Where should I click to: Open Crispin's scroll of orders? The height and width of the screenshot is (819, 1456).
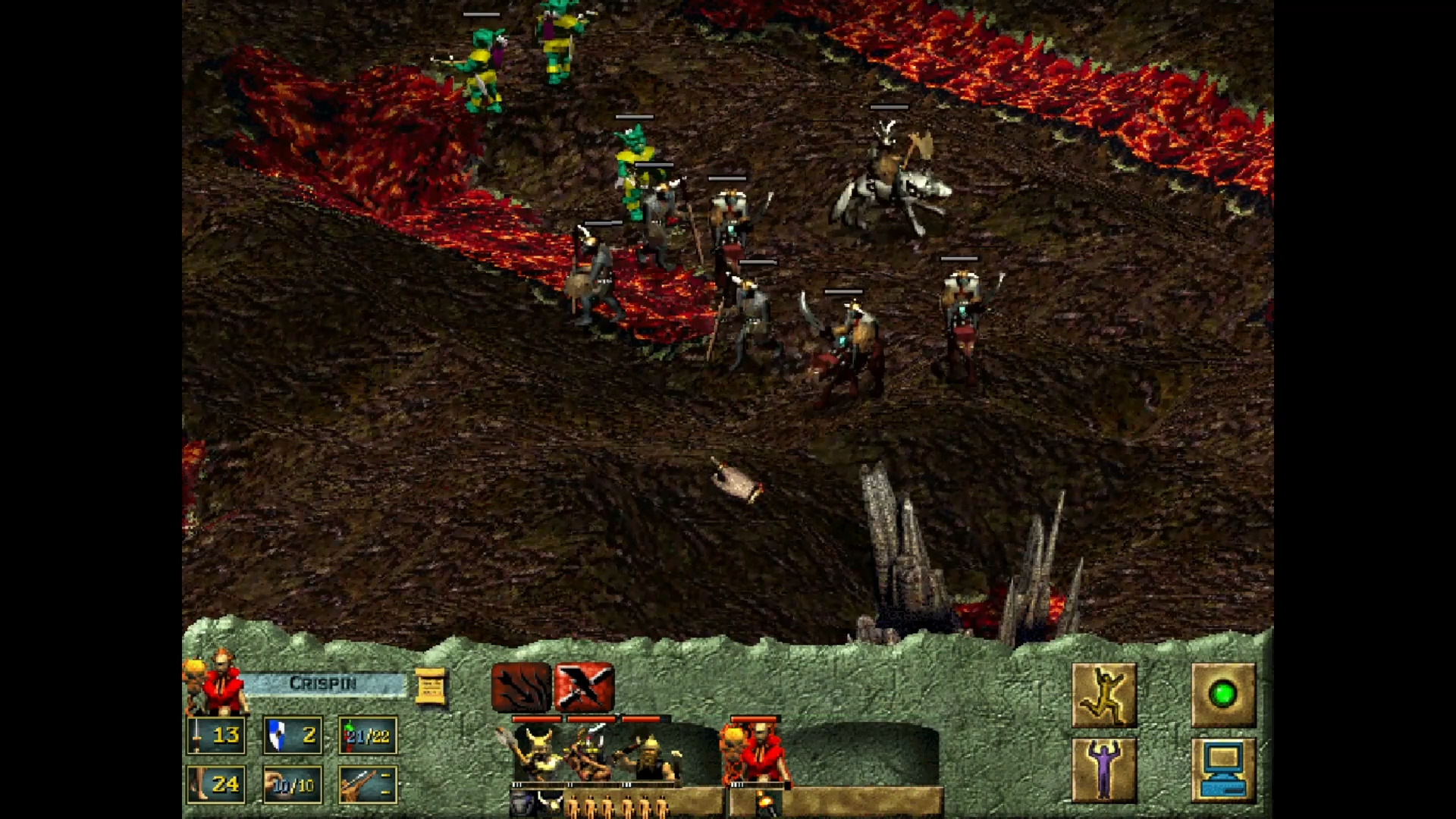431,685
